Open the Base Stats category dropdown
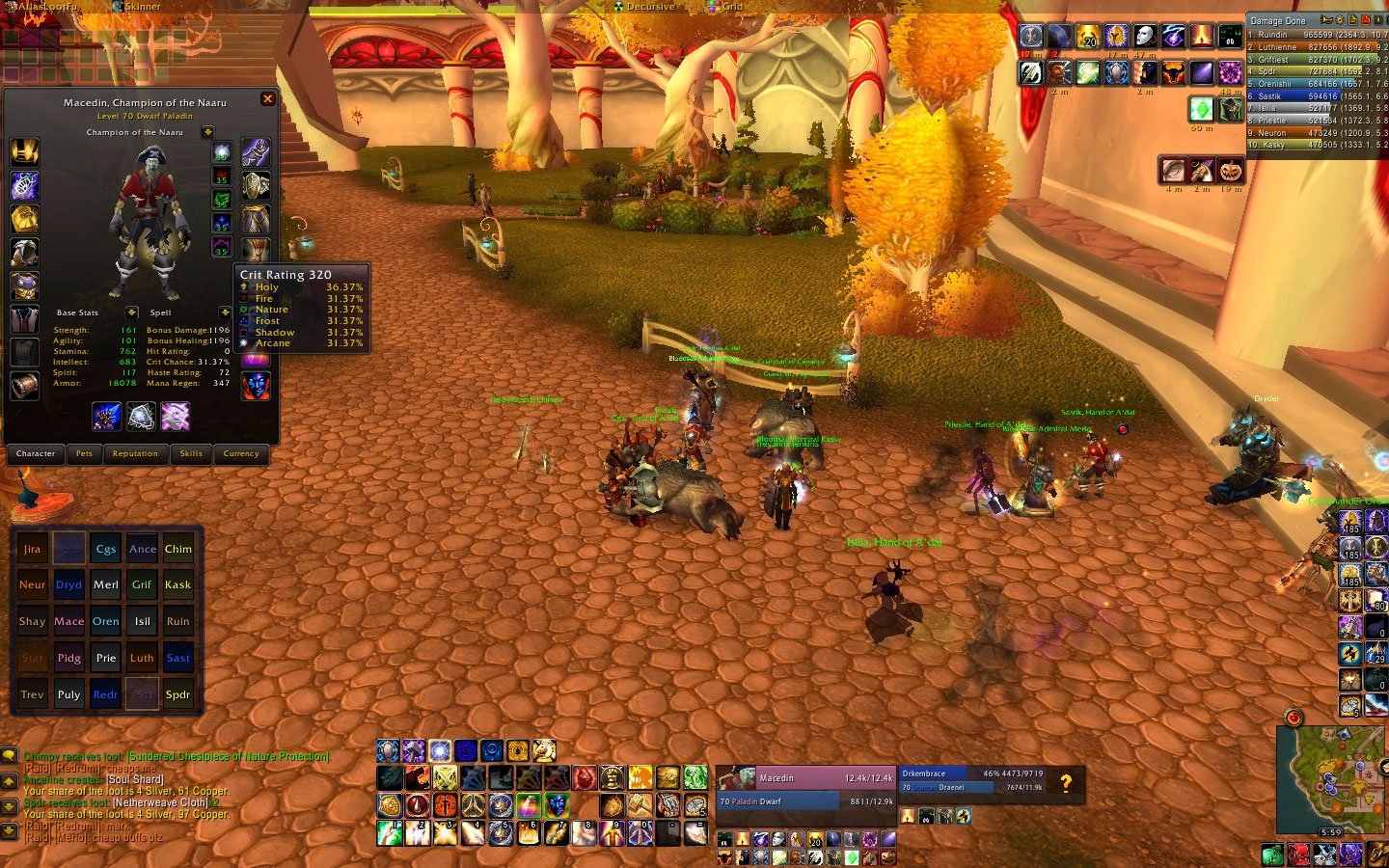Viewport: 1389px width, 868px height. pos(131,312)
